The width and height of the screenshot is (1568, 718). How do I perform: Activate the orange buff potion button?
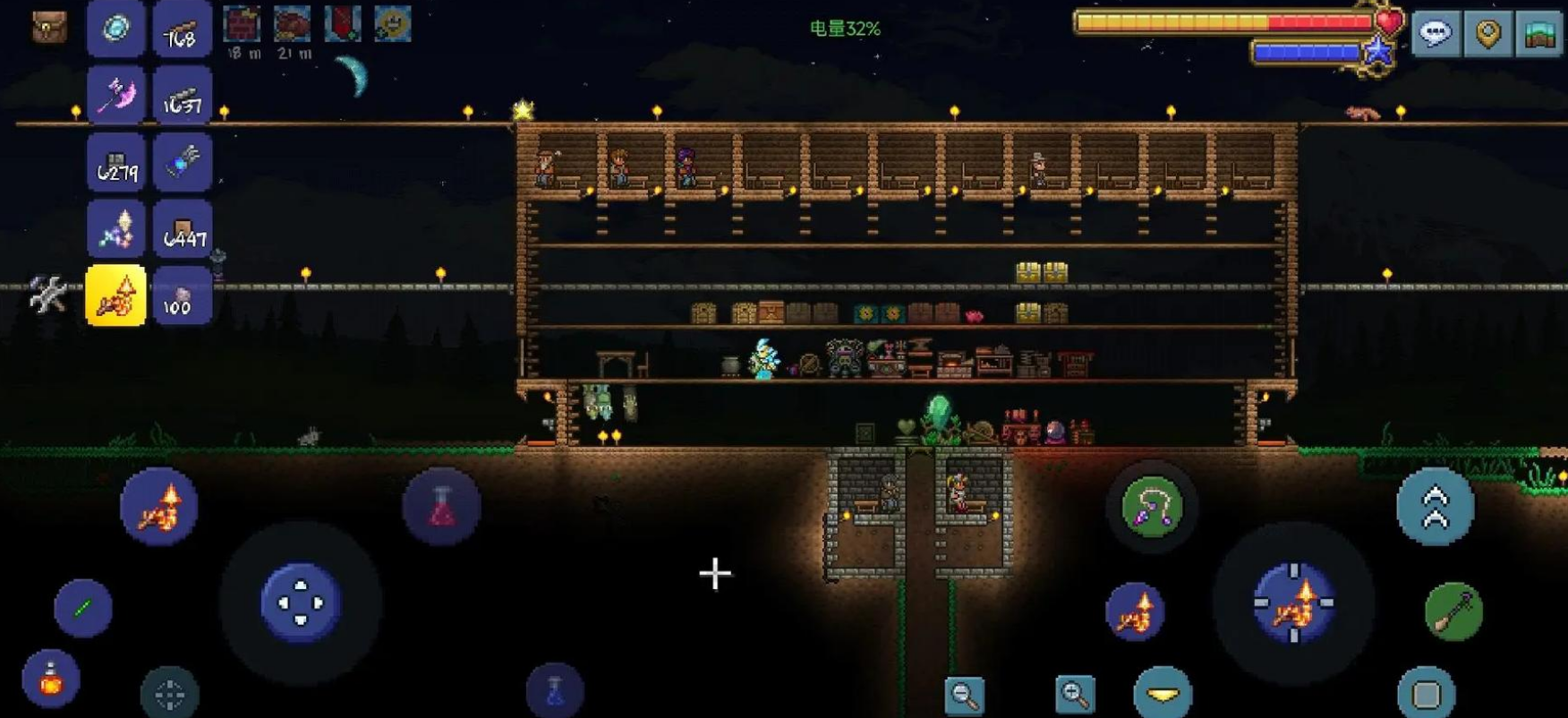click(51, 680)
